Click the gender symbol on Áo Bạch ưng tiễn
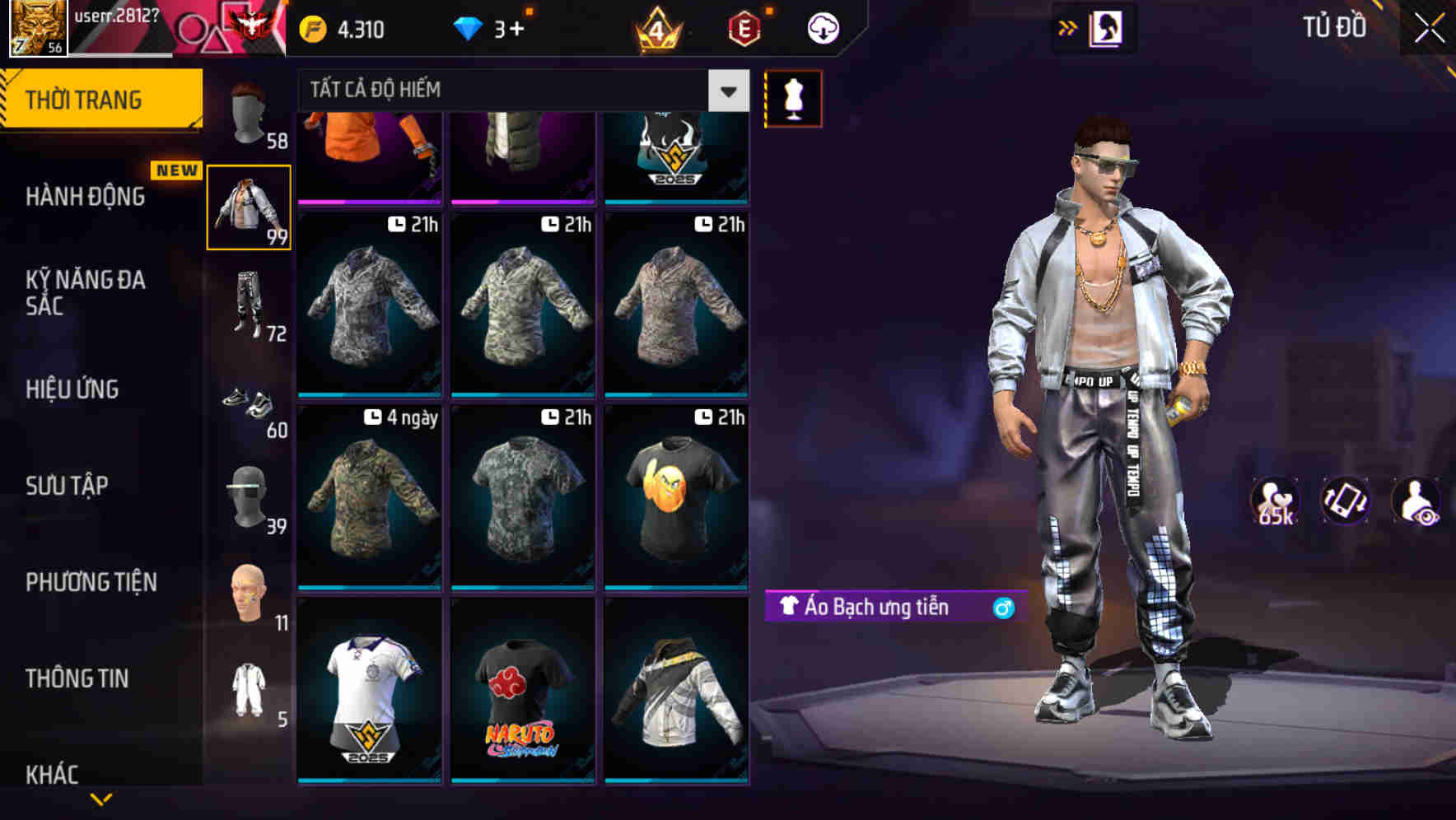The height and width of the screenshot is (820, 1456). coord(1004,609)
